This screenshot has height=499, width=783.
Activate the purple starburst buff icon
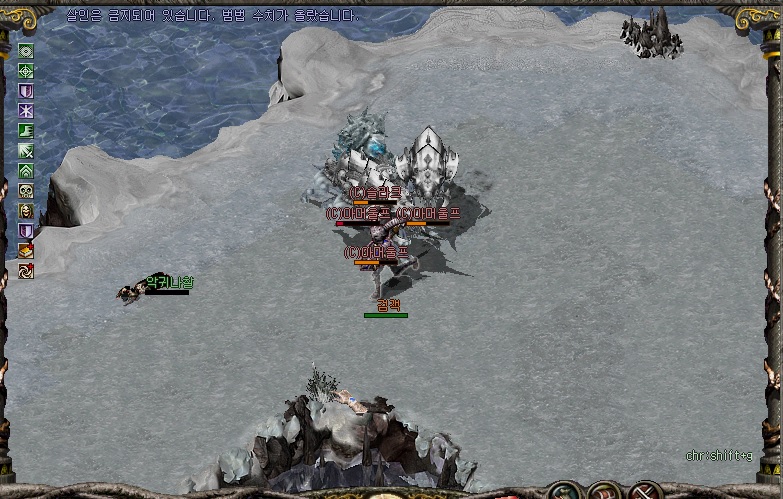26,111
